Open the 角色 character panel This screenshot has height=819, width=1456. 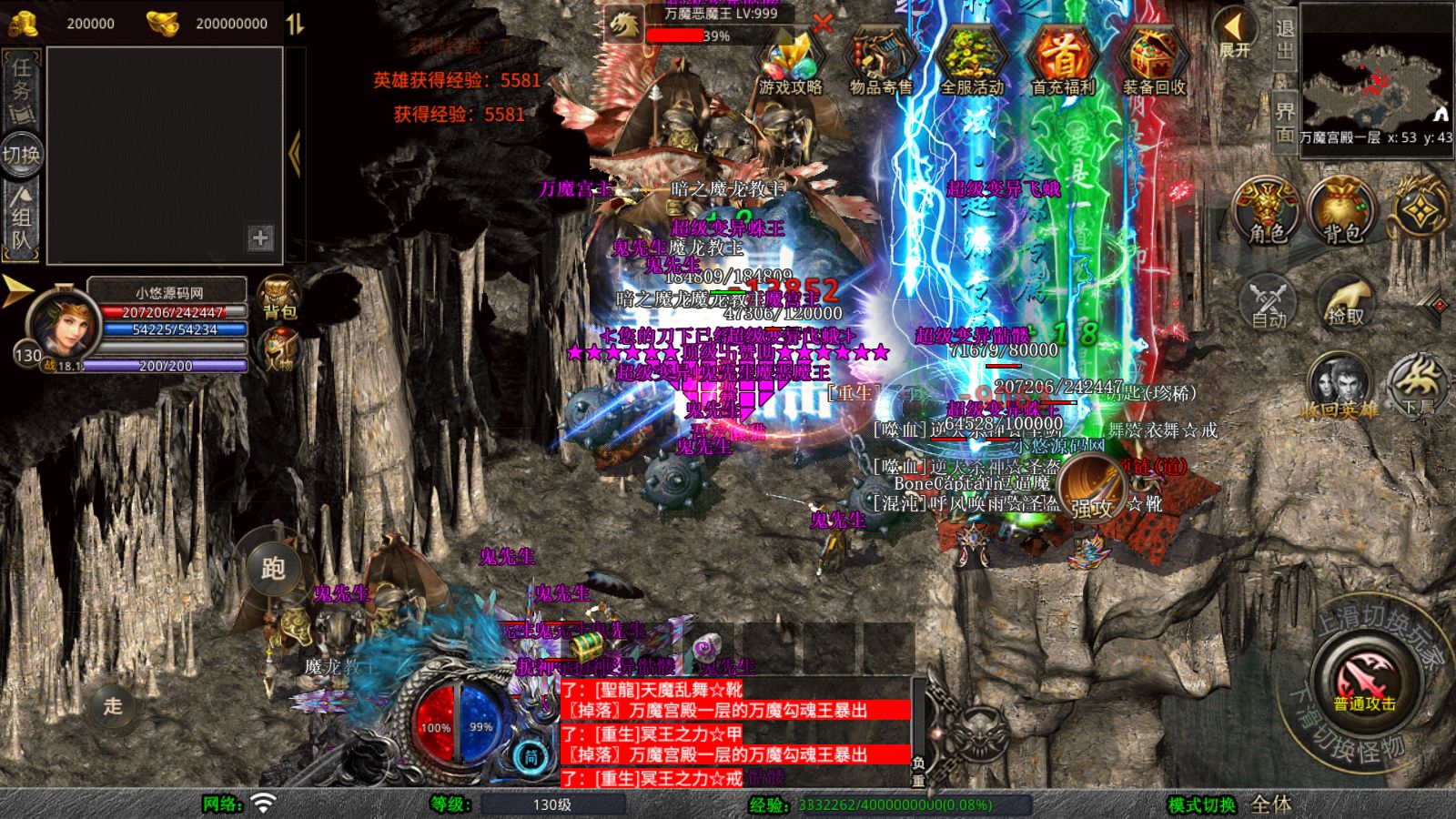point(1268,212)
